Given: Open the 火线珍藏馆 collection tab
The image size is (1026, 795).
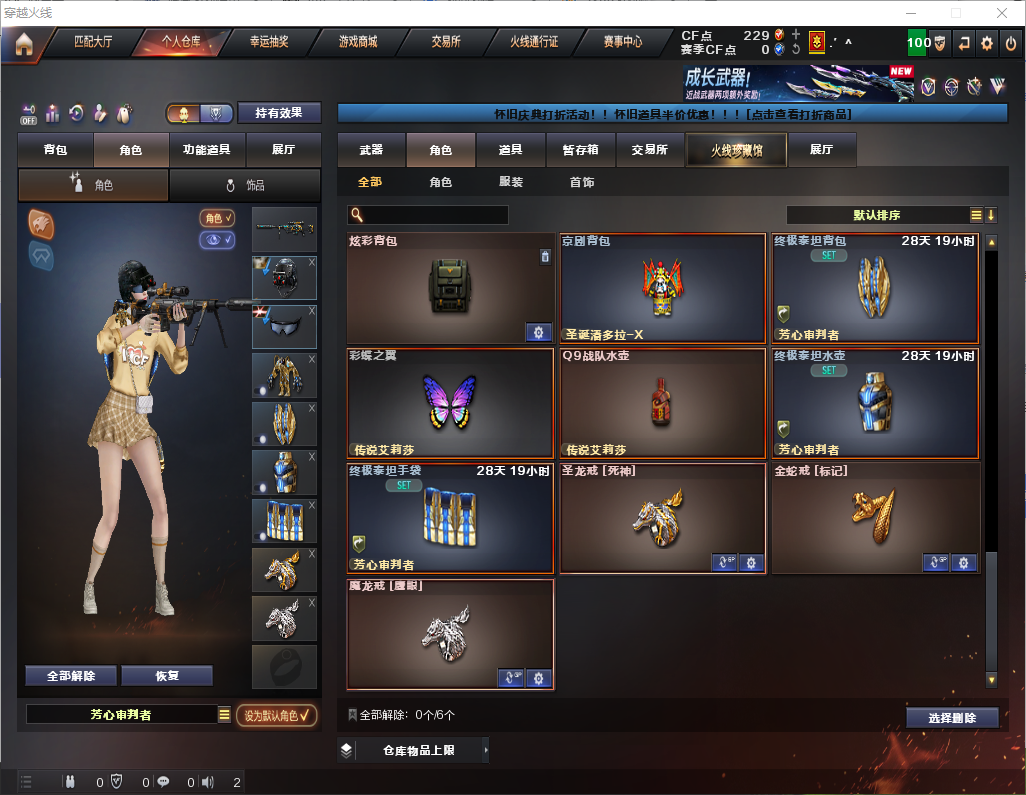Looking at the screenshot, I should pos(735,150).
